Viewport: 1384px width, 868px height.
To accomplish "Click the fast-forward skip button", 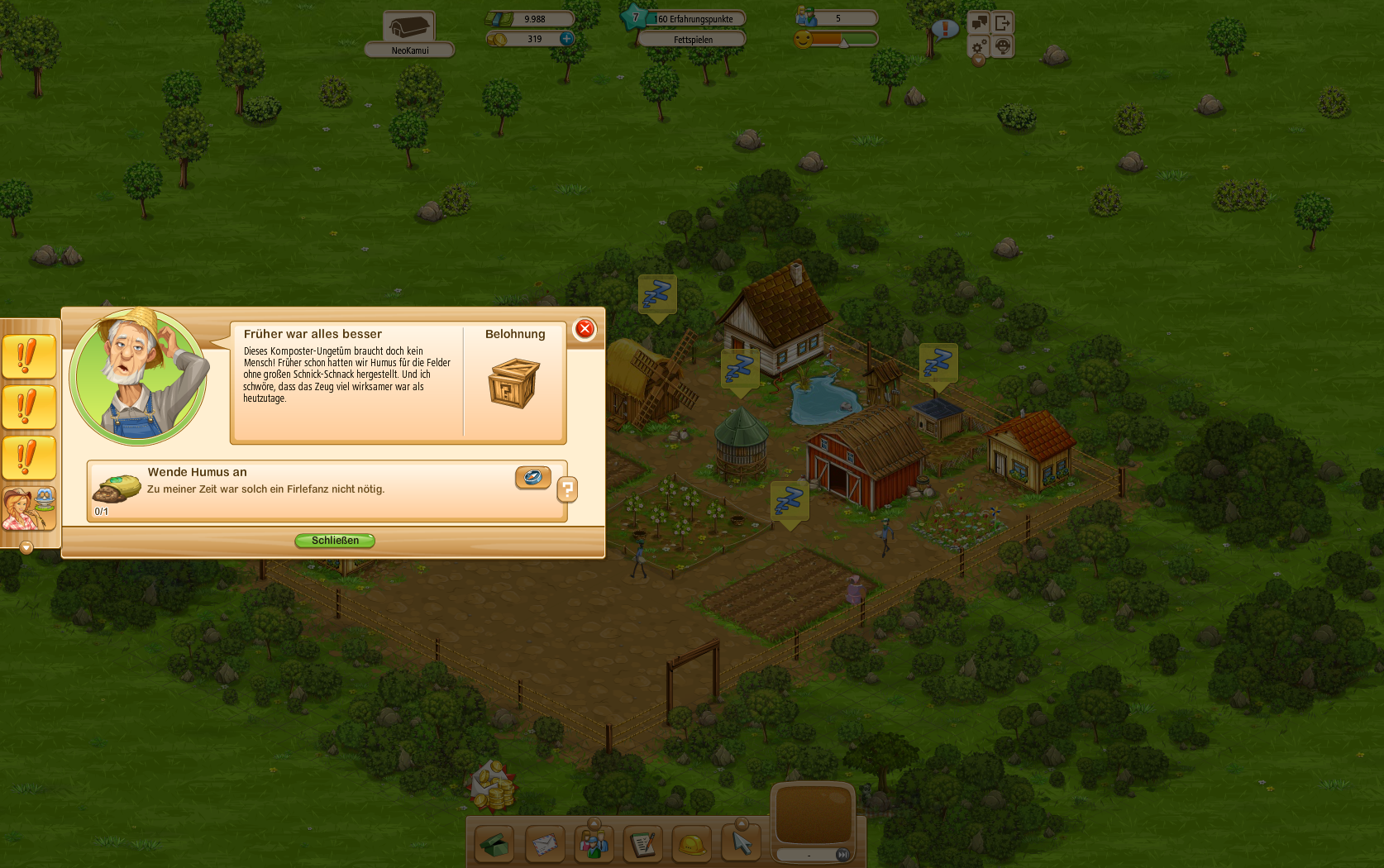I will tap(842, 855).
